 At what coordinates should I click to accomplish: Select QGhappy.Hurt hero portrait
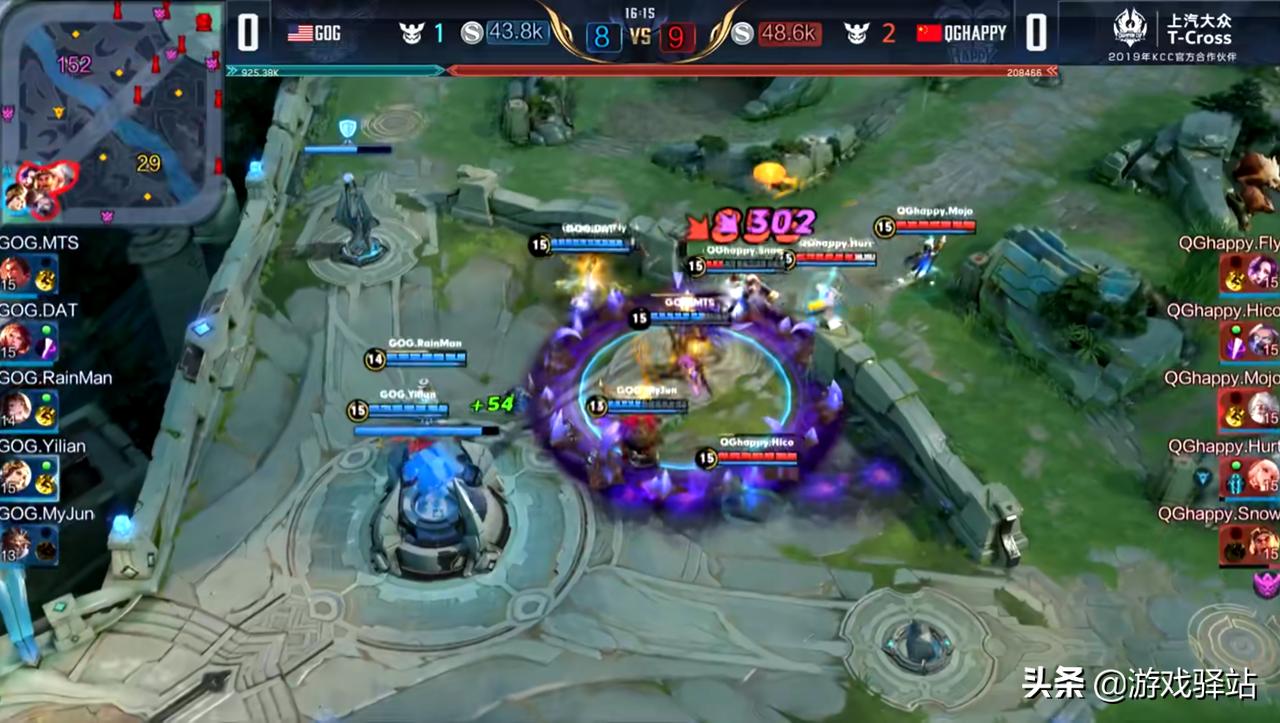click(x=1262, y=477)
